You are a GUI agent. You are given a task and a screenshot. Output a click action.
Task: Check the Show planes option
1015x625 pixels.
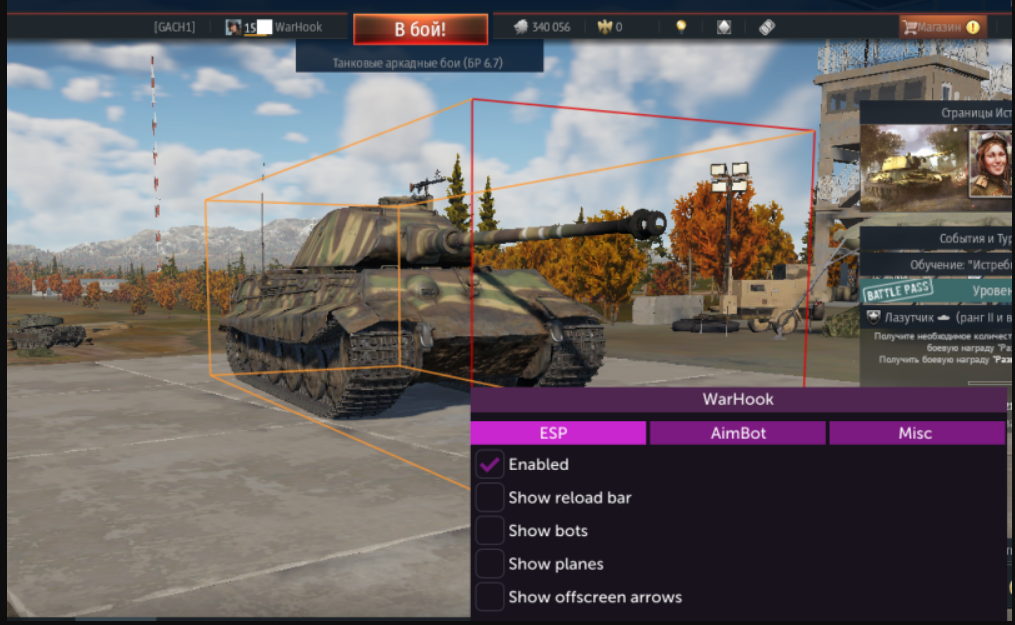[x=490, y=563]
